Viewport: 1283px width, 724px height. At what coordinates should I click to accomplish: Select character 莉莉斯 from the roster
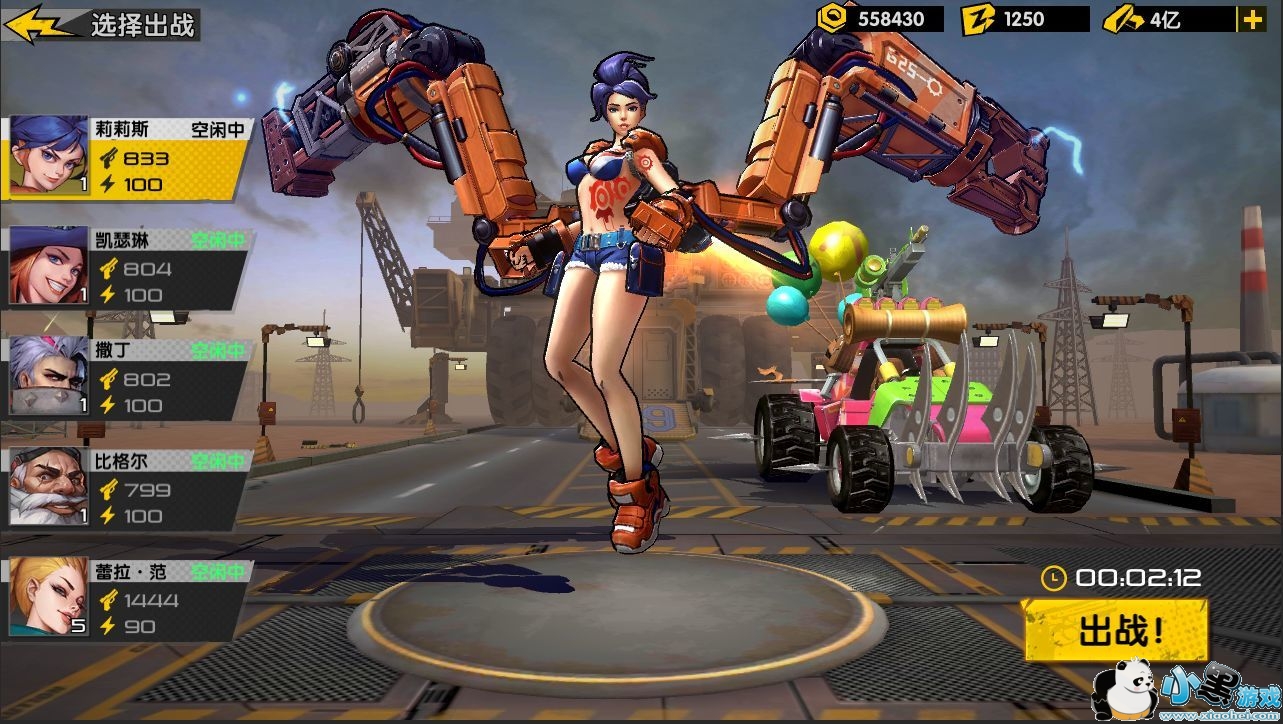[127, 158]
